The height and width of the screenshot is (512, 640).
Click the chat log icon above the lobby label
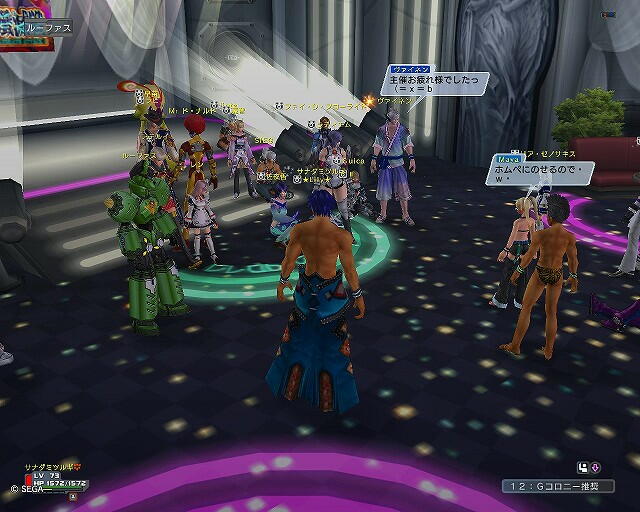582,467
